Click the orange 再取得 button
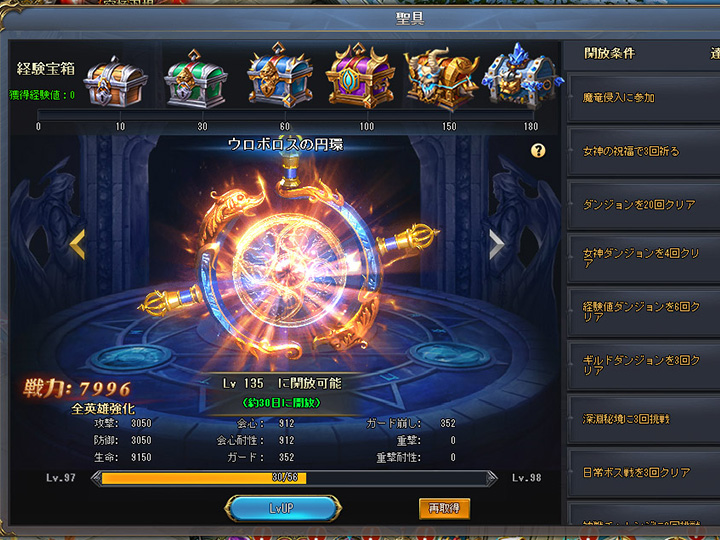This screenshot has width=720, height=540. coord(444,508)
